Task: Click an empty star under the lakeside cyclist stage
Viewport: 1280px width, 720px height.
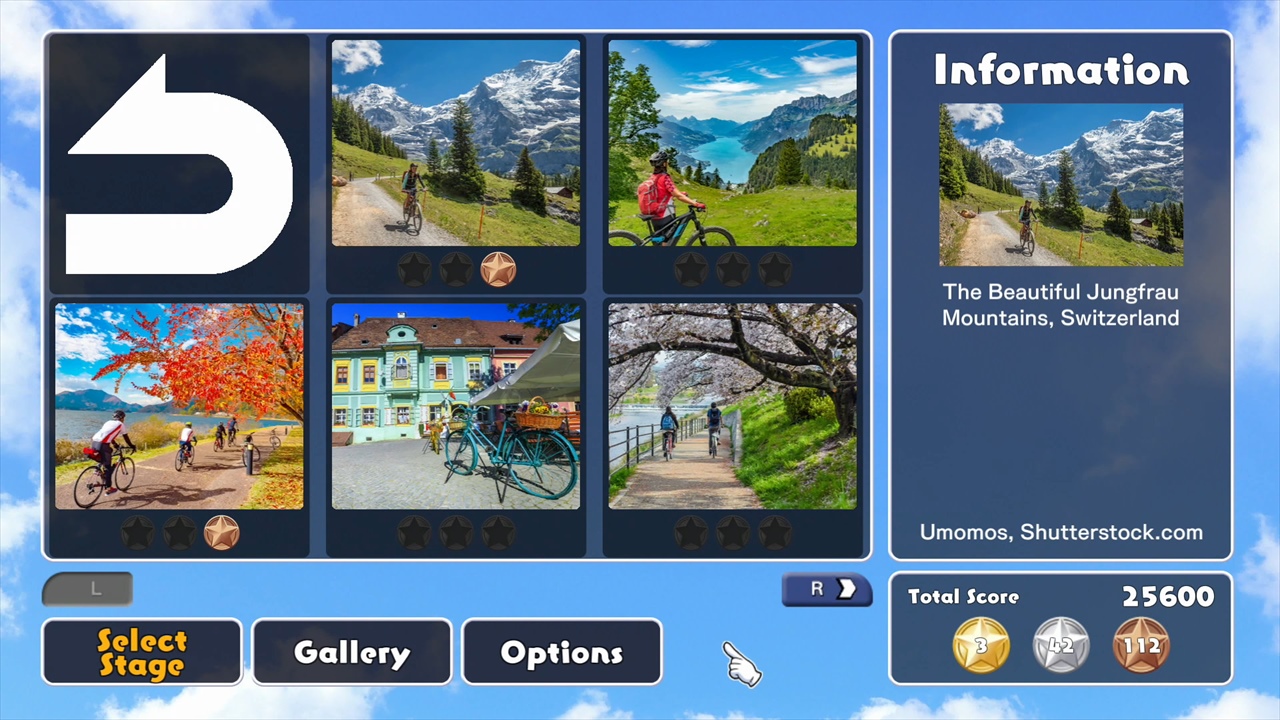Action: (689, 268)
